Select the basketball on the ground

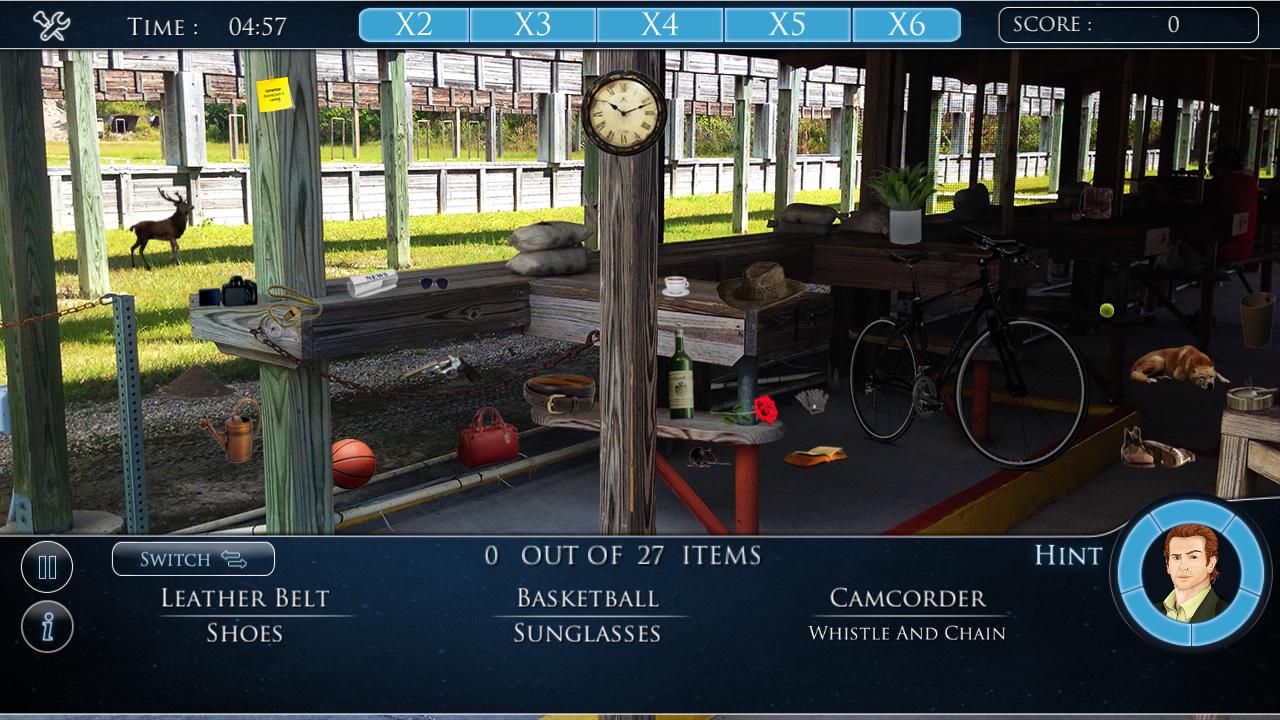353,459
